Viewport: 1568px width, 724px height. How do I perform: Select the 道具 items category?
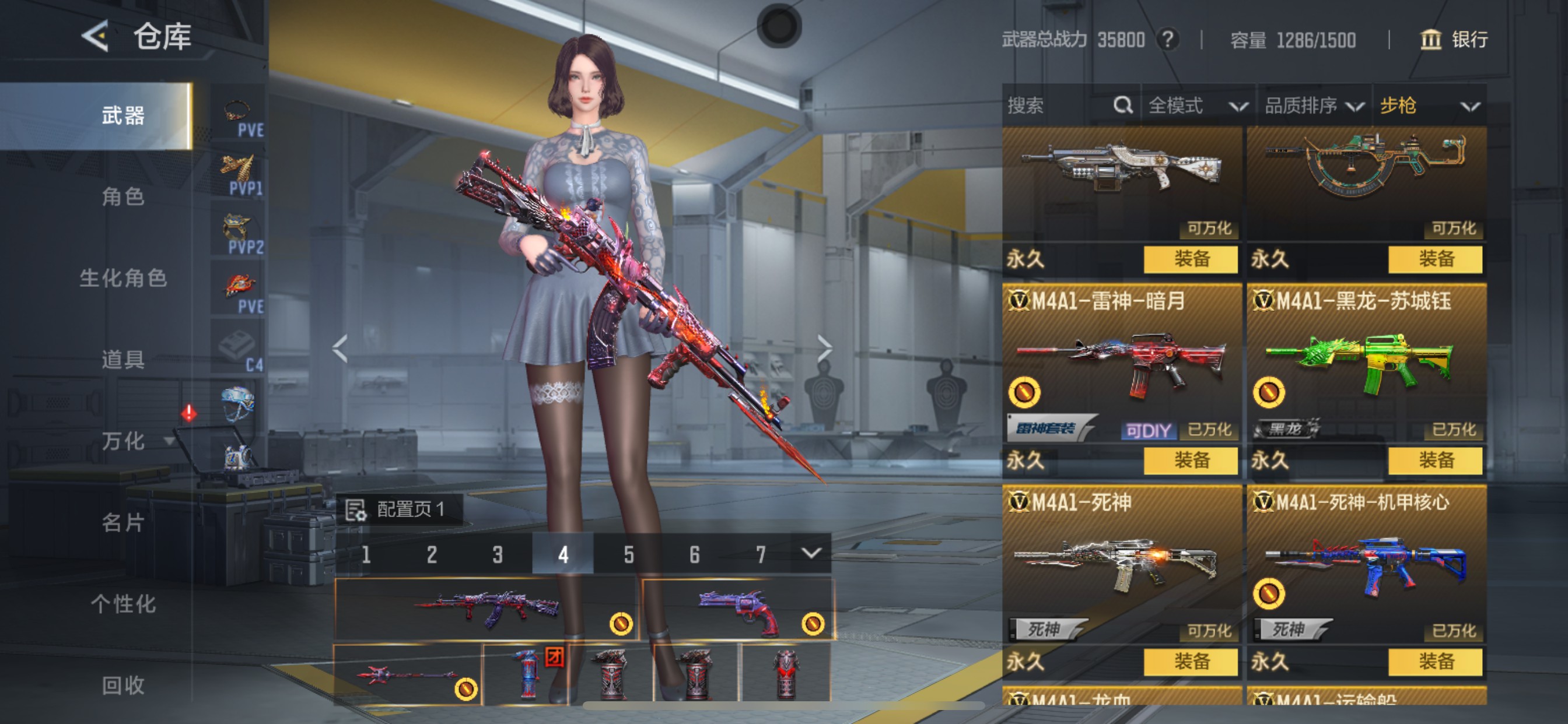coord(123,360)
